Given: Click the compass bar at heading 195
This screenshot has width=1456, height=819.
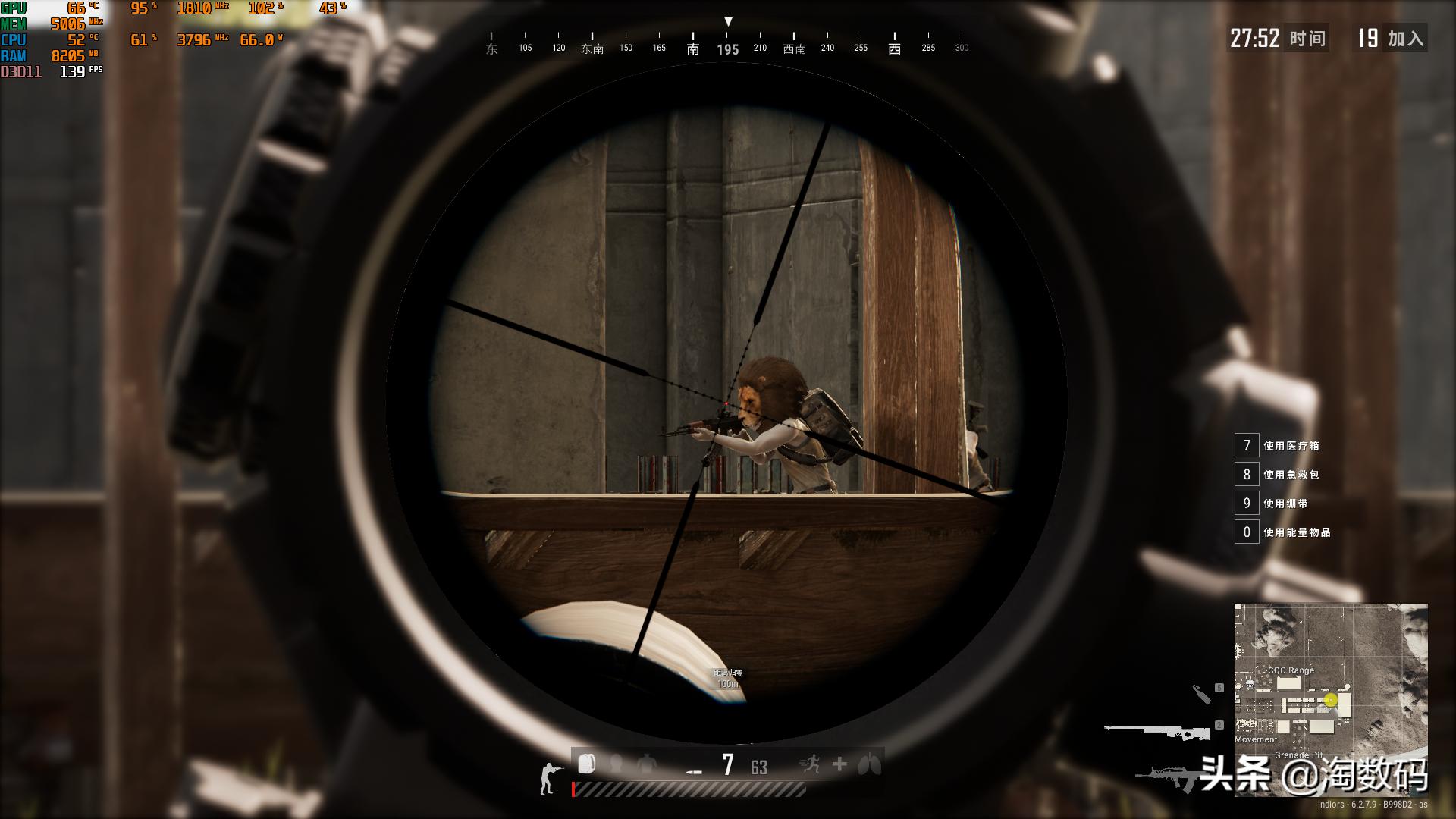Looking at the screenshot, I should (x=727, y=49).
